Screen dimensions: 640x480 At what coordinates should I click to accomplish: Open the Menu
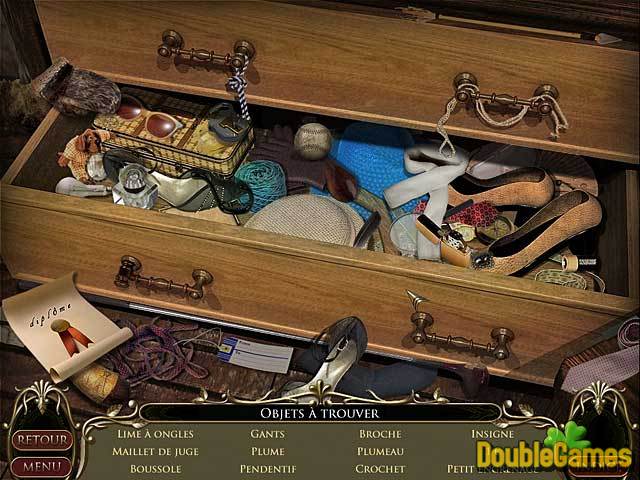[x=41, y=465]
